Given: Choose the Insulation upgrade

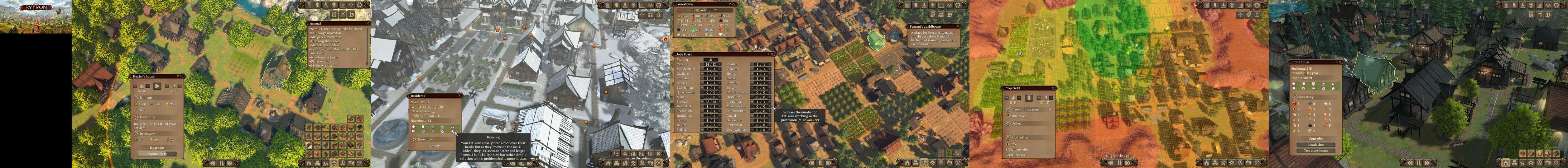Looking at the screenshot, I should [1315, 145].
